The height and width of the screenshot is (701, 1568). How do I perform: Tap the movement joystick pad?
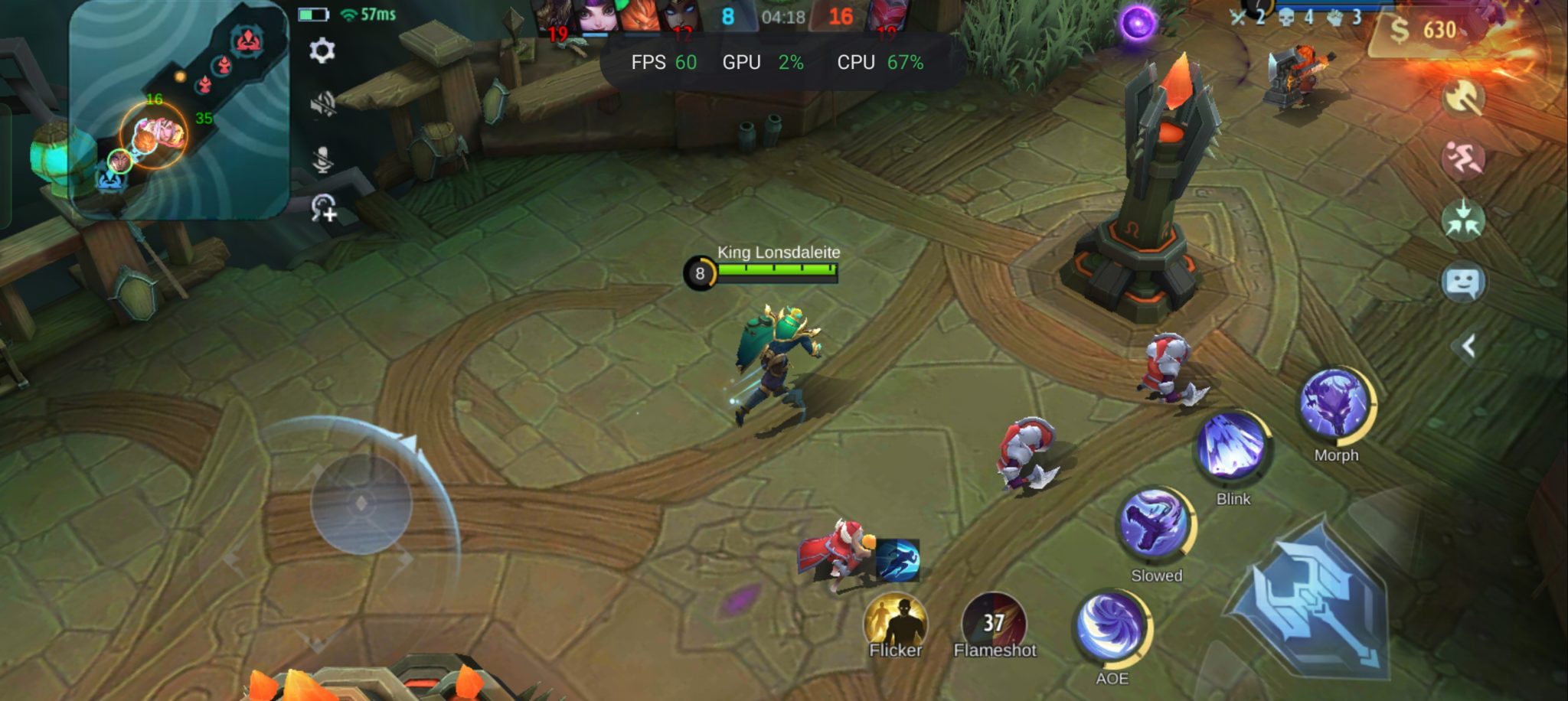(361, 503)
